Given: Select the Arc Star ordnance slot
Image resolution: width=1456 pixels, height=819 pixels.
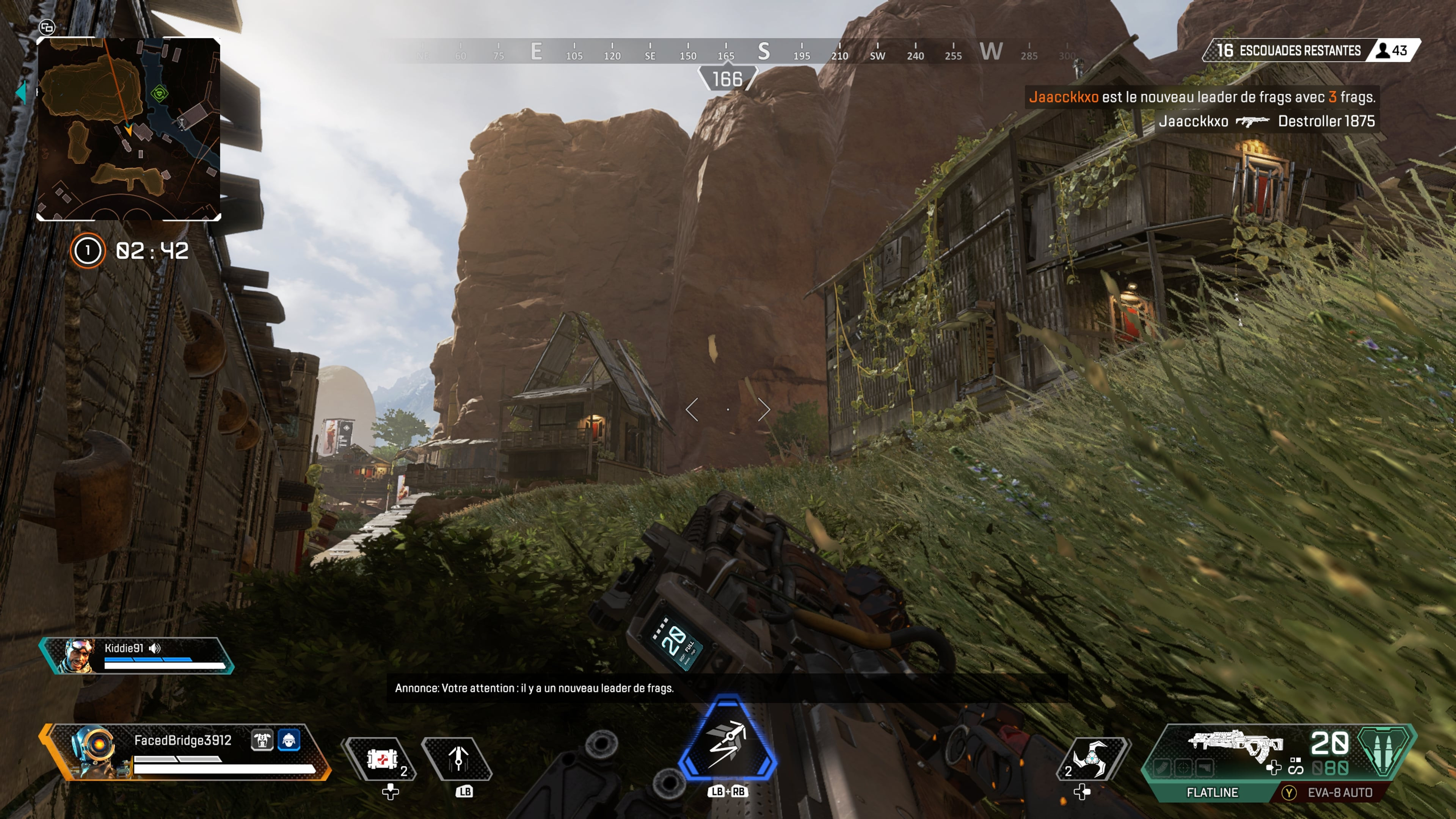Looking at the screenshot, I should click(x=1091, y=758).
